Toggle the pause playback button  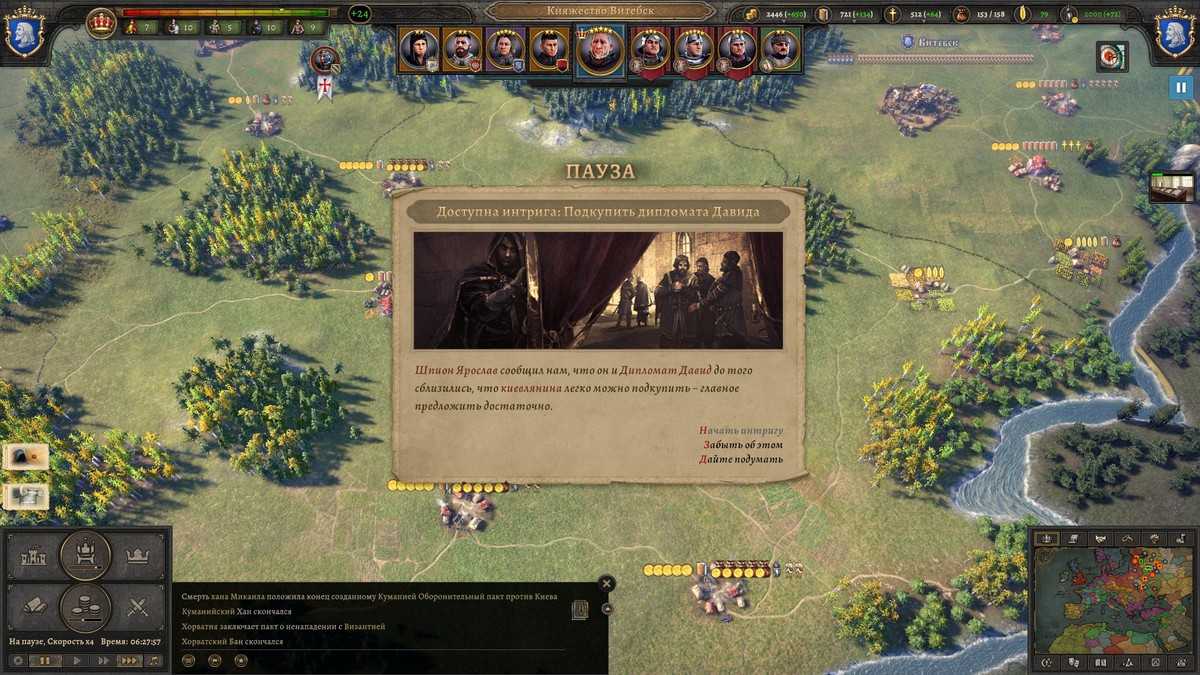pyautogui.click(x=45, y=661)
